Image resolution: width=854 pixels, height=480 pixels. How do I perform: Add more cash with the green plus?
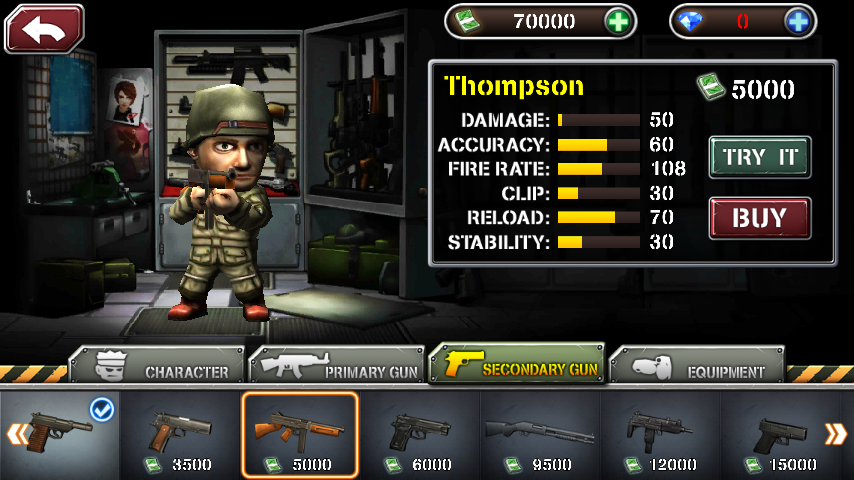(x=619, y=21)
